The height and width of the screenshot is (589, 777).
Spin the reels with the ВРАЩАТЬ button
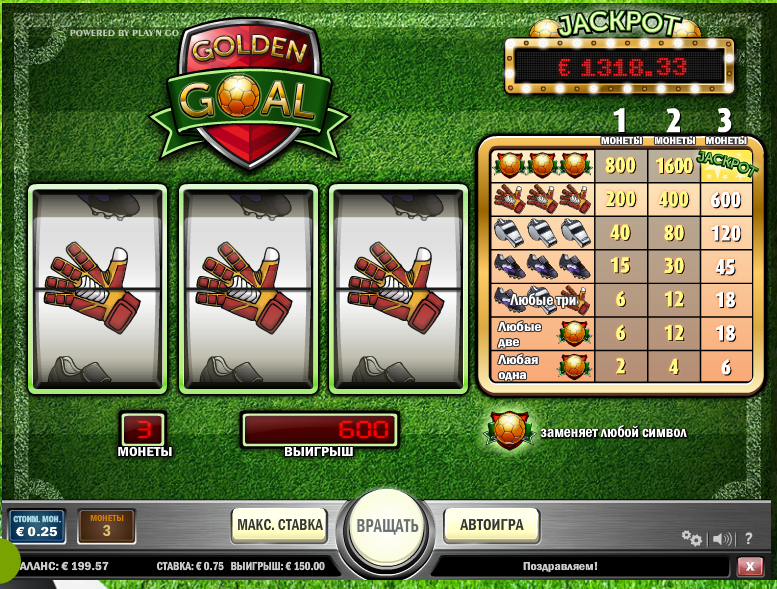pyautogui.click(x=388, y=525)
